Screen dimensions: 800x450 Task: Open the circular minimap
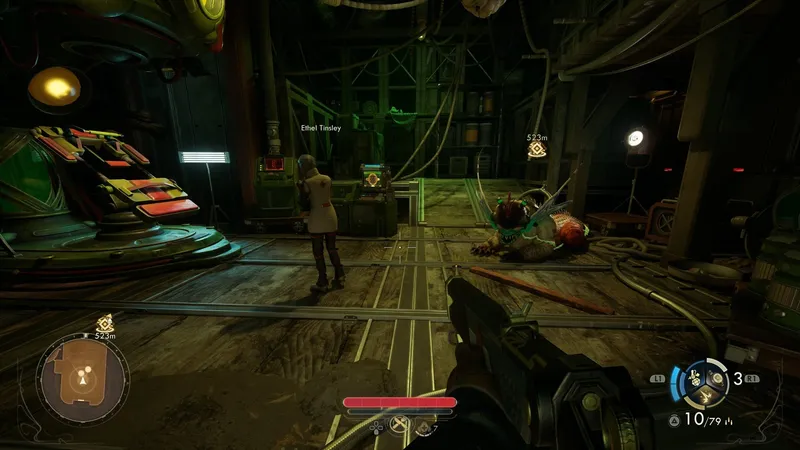tap(82, 378)
